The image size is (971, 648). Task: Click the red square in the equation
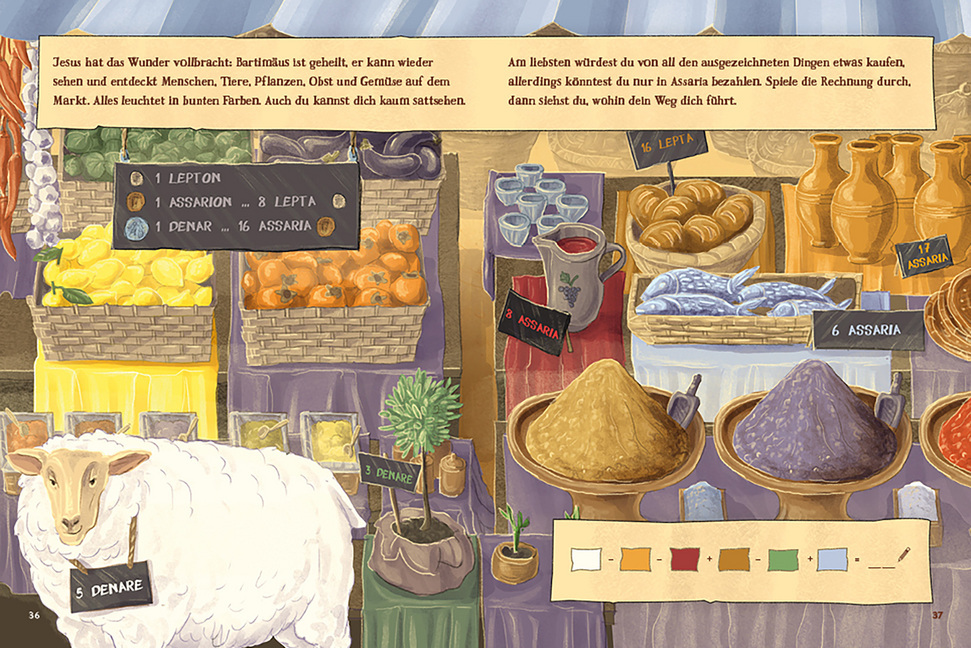pyautogui.click(x=685, y=559)
